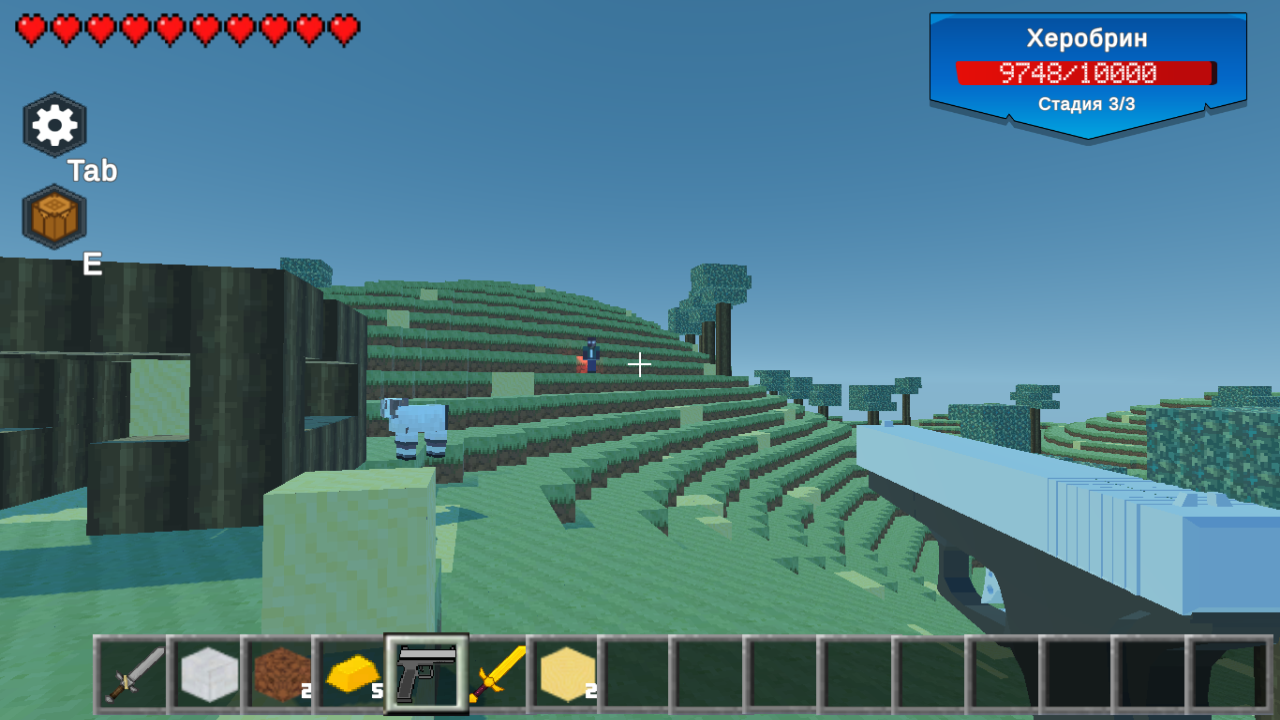This screenshot has height=720, width=1280.
Task: Open the crafting box icon labeled E
Action: click(53, 215)
